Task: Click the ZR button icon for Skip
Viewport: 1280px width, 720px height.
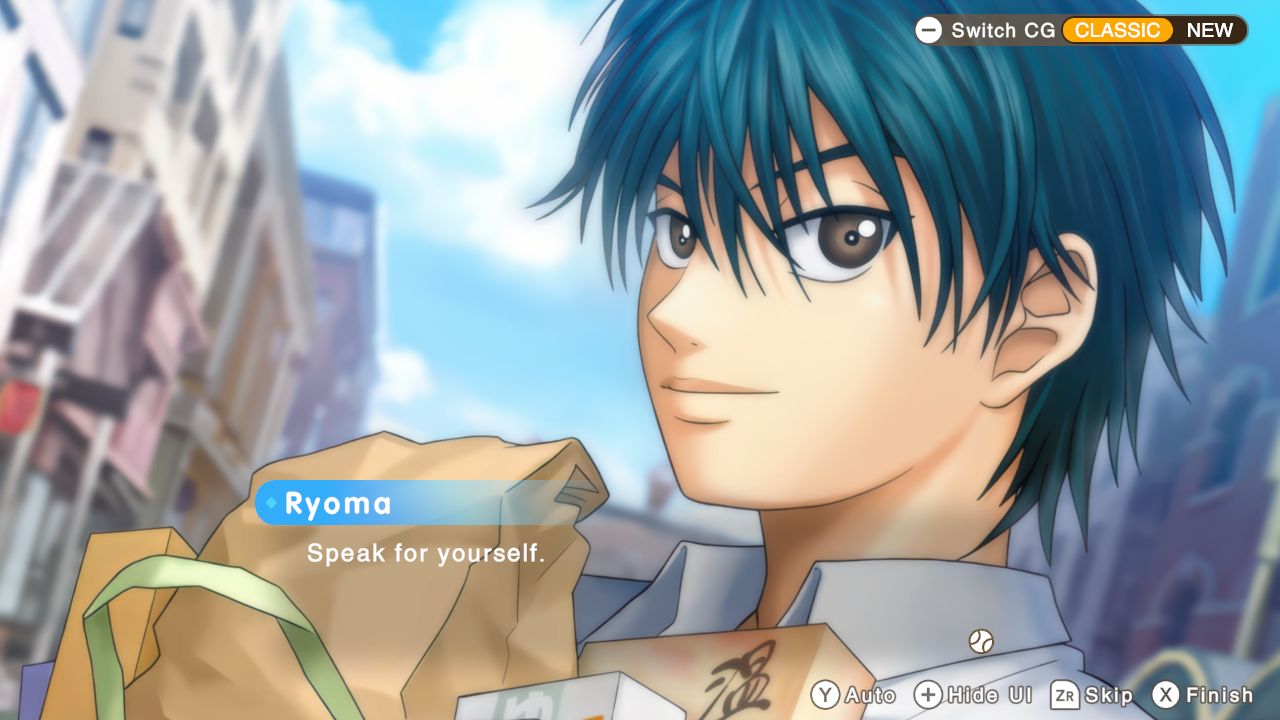Action: point(1064,695)
